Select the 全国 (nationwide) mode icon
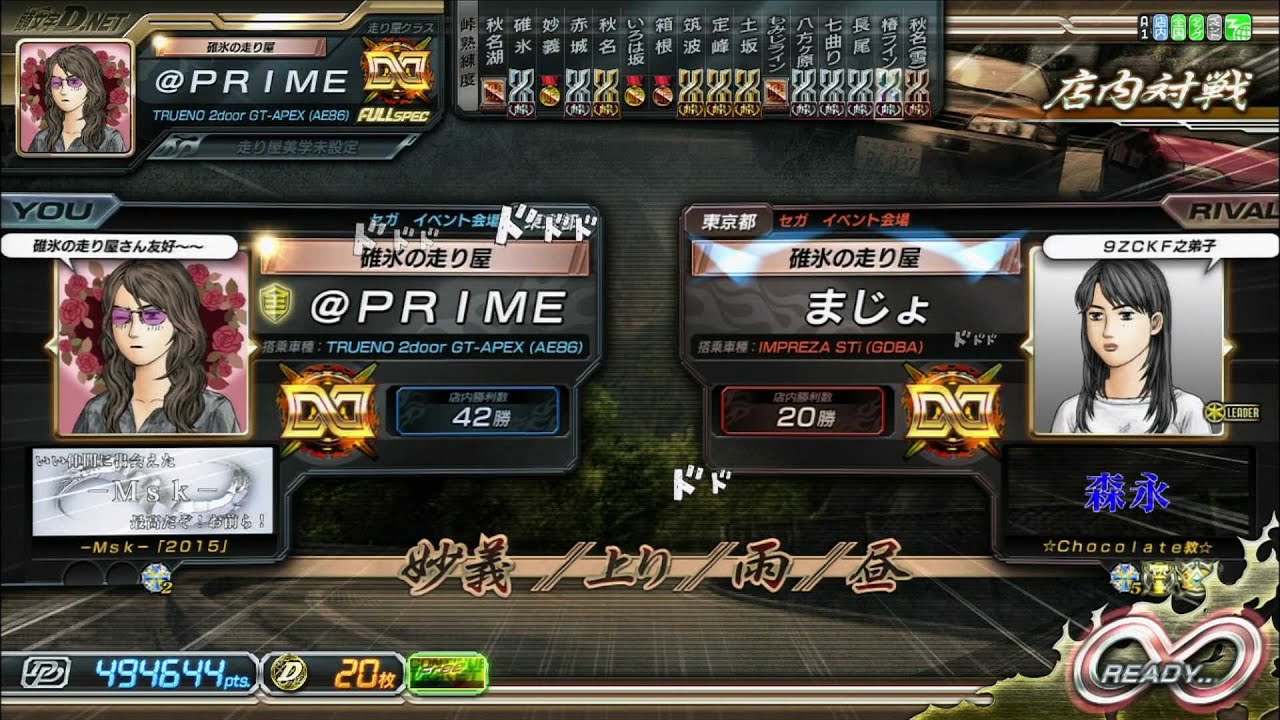The image size is (1280, 720). pyautogui.click(x=1178, y=26)
